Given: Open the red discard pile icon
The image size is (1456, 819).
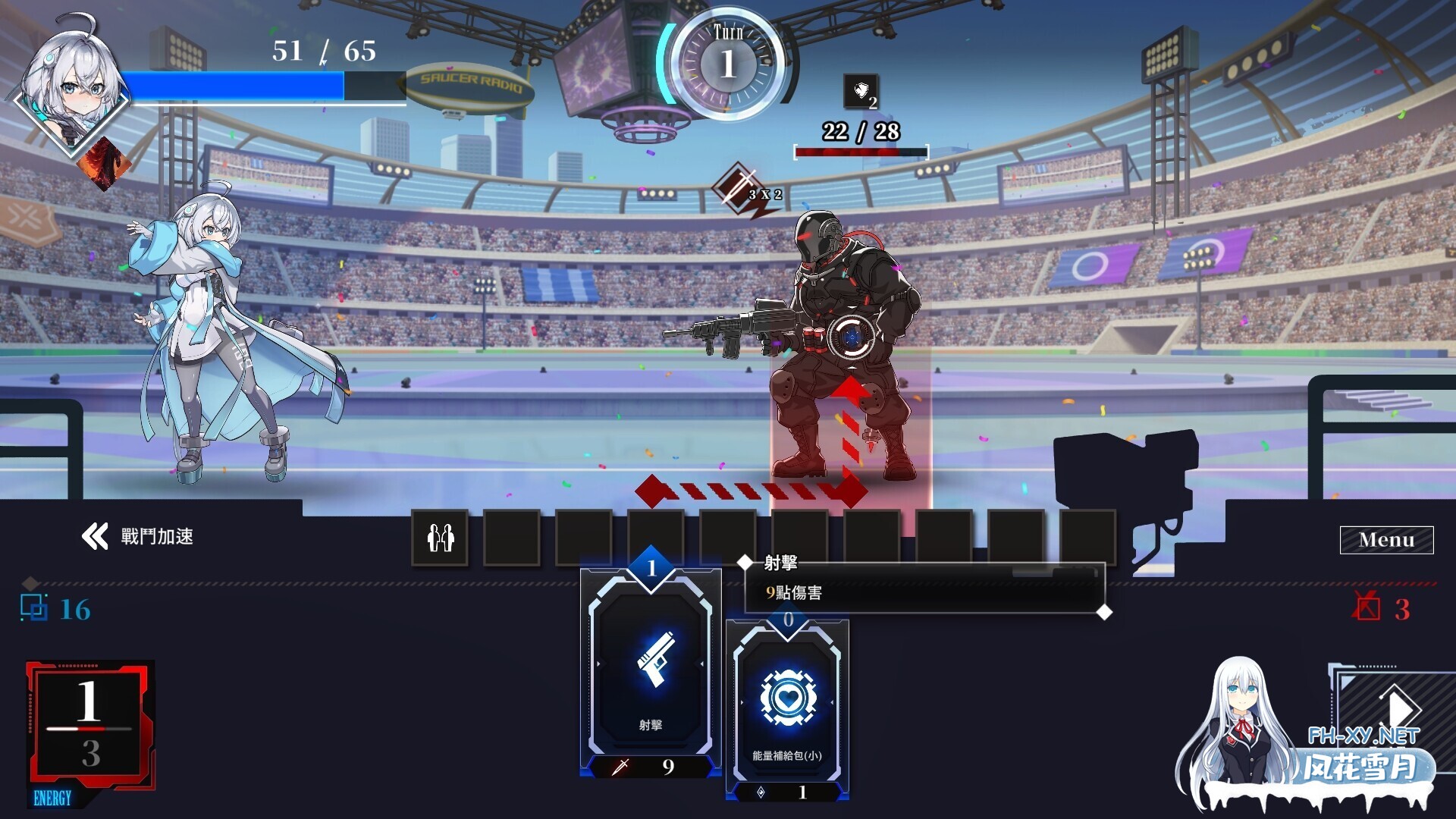Looking at the screenshot, I should pos(1367,607).
